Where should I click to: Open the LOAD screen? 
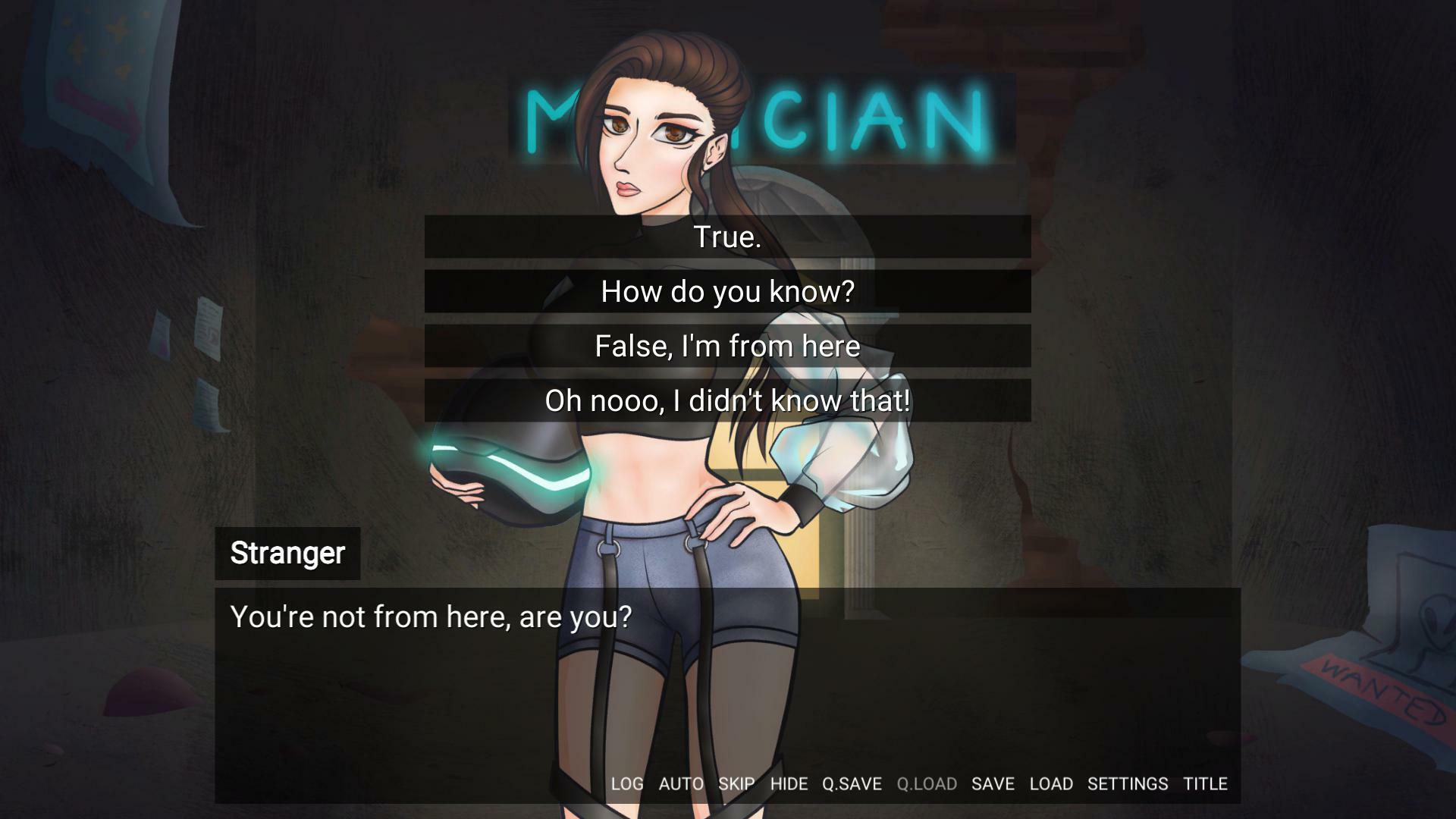[x=1051, y=783]
